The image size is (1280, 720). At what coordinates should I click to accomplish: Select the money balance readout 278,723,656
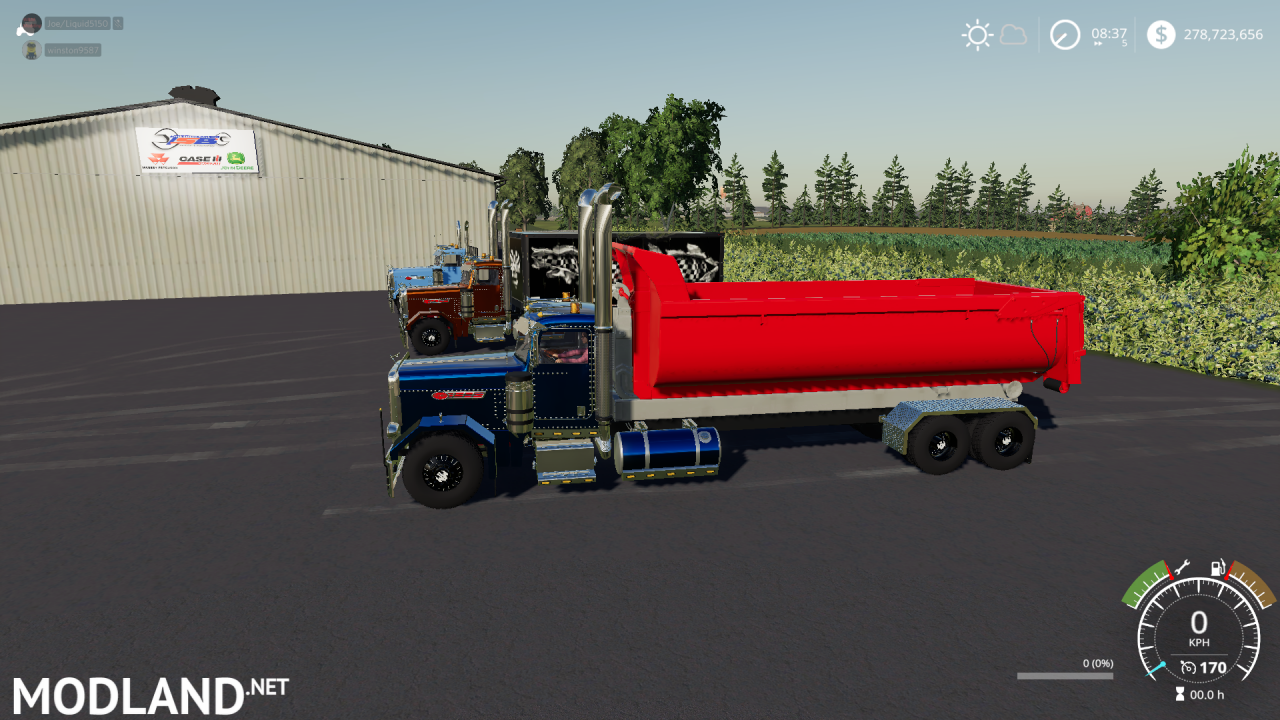(x=1224, y=34)
